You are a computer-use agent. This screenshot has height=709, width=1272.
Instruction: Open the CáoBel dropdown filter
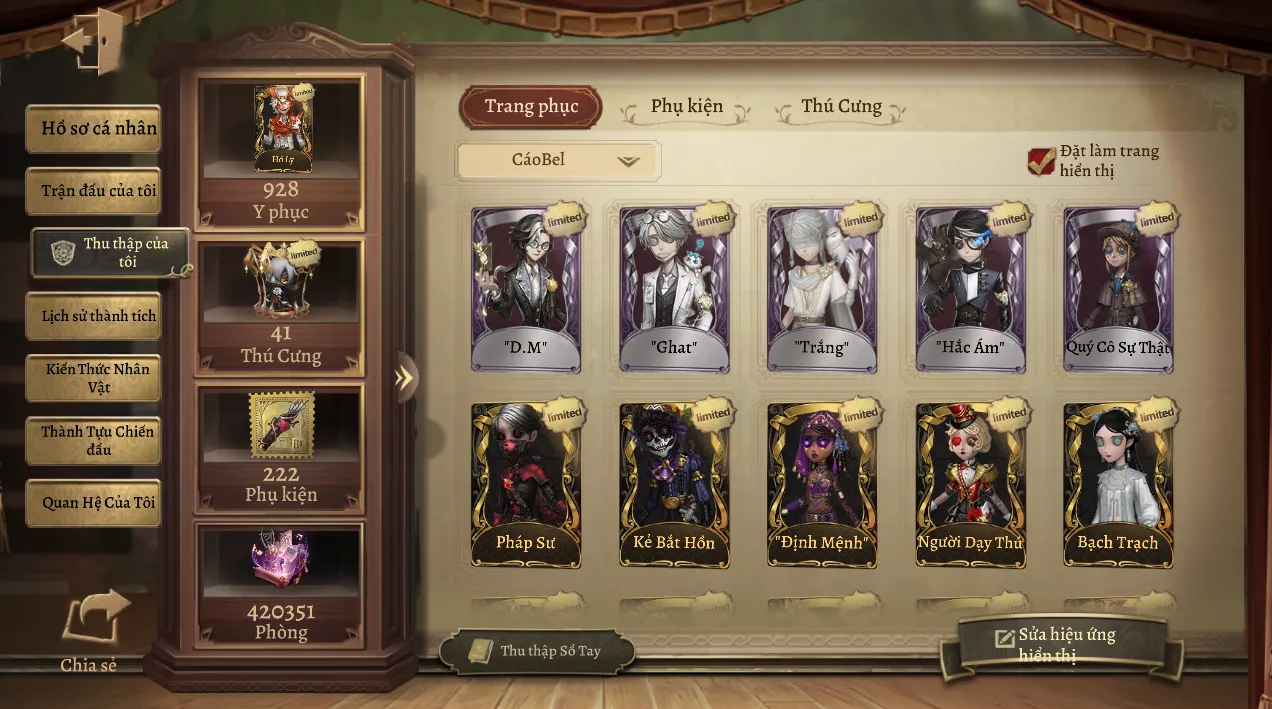(x=557, y=160)
